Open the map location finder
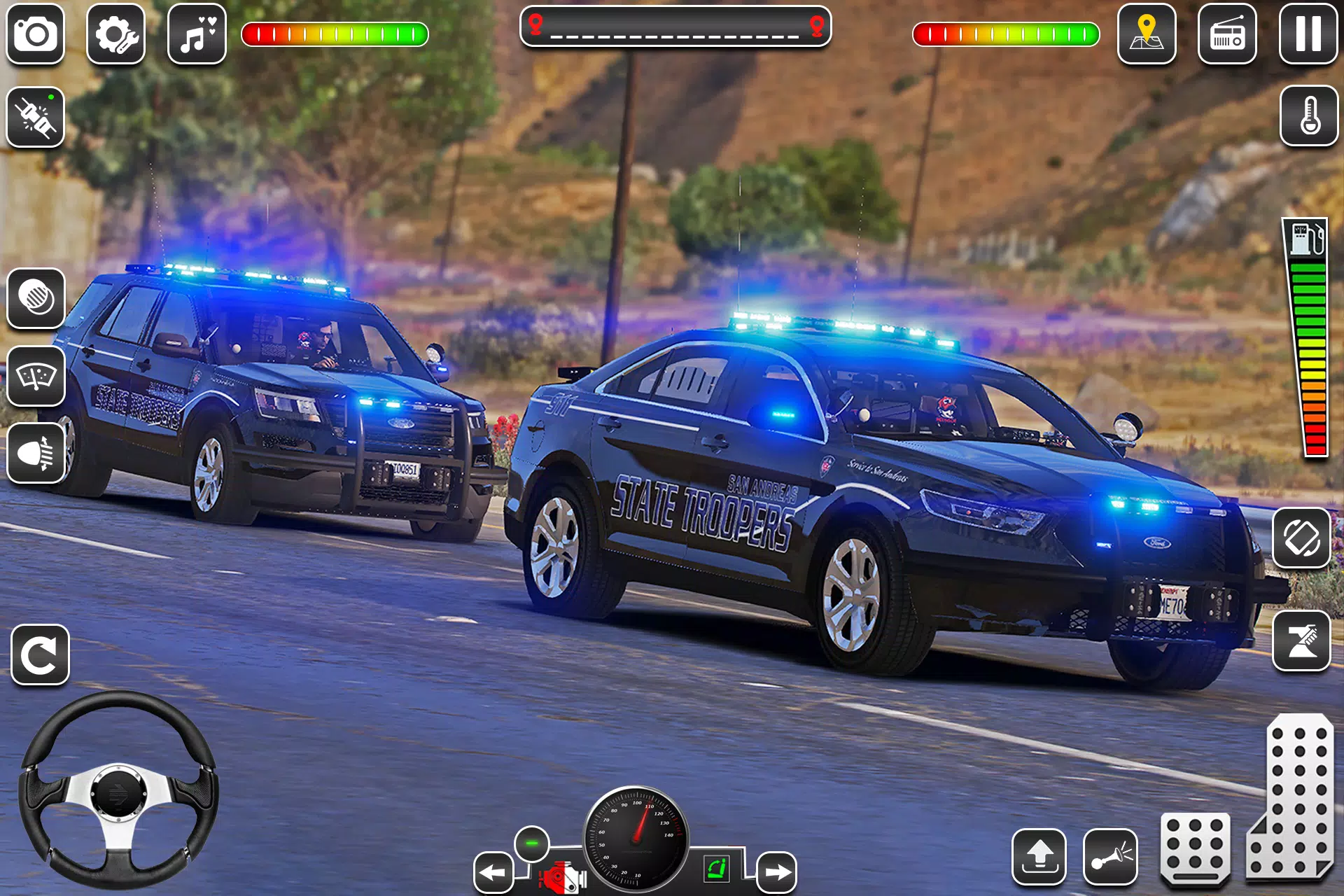Image resolution: width=1344 pixels, height=896 pixels. 1148,34
